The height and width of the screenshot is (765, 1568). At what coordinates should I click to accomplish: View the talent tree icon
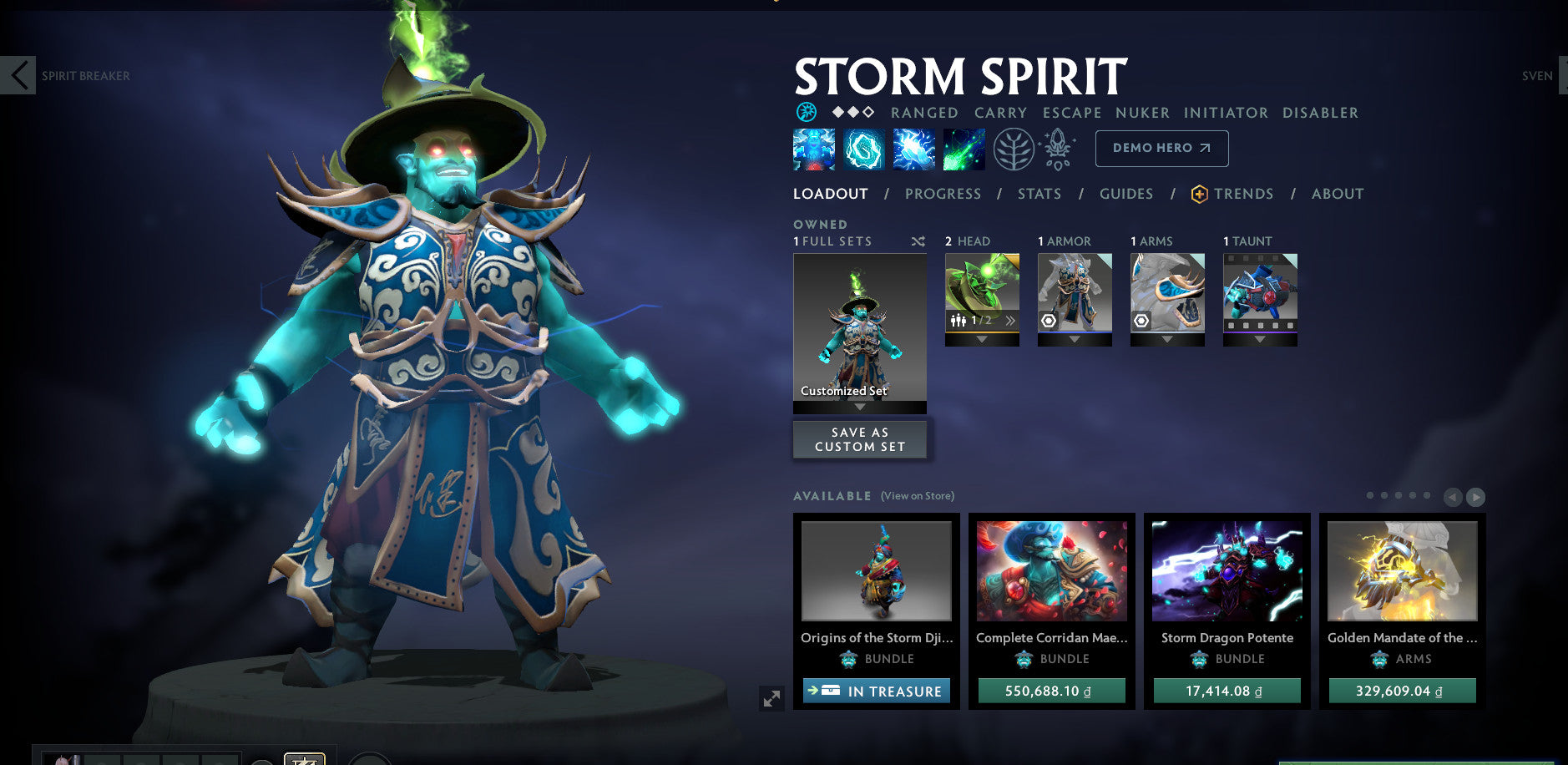pyautogui.click(x=1014, y=149)
